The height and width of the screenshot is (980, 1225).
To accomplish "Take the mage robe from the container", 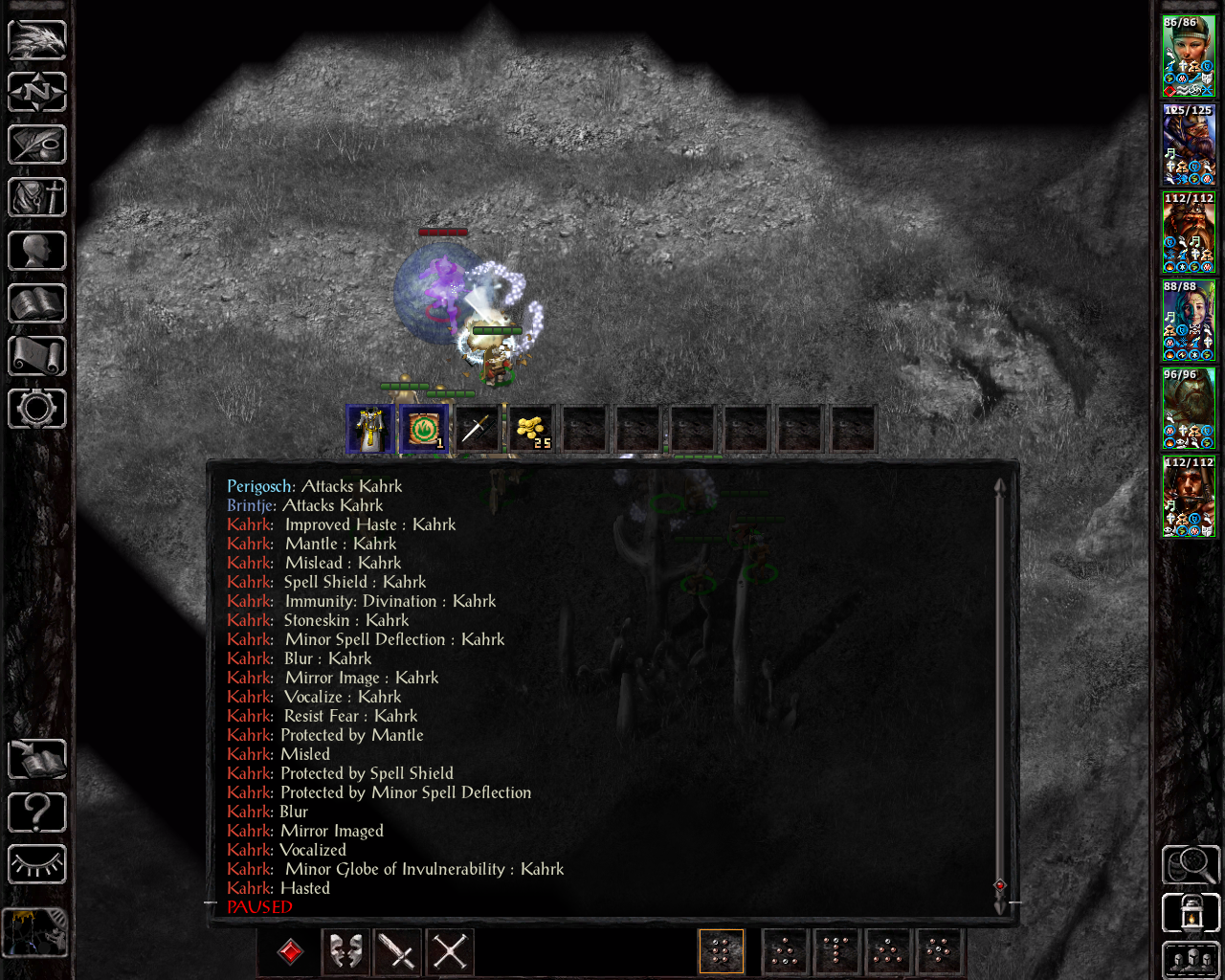I will tap(370, 428).
